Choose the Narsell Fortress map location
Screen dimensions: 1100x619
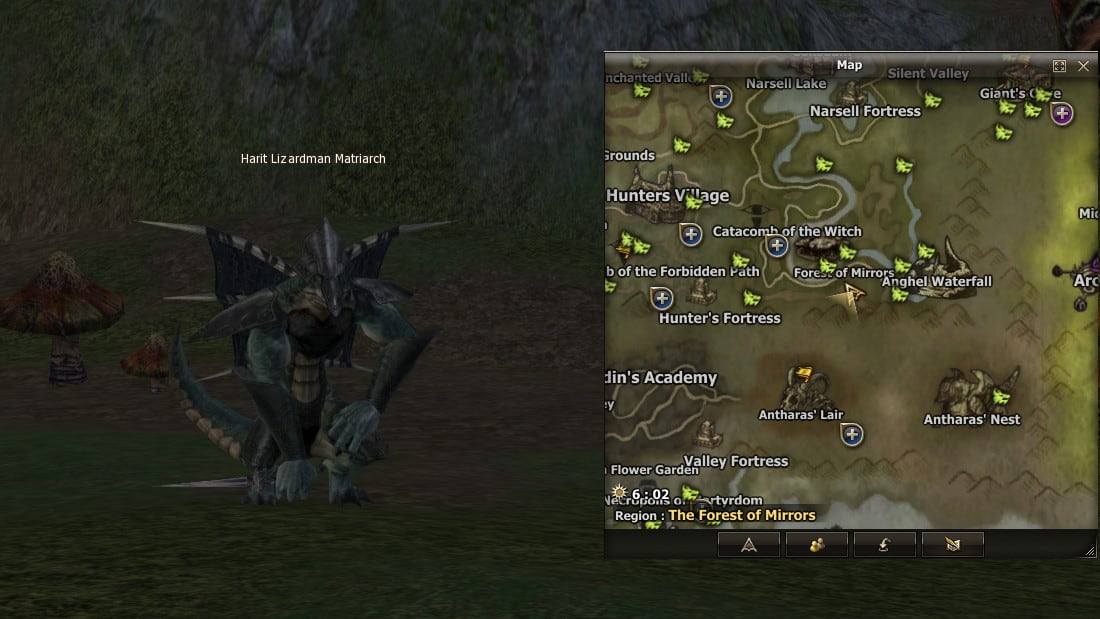pyautogui.click(x=865, y=111)
